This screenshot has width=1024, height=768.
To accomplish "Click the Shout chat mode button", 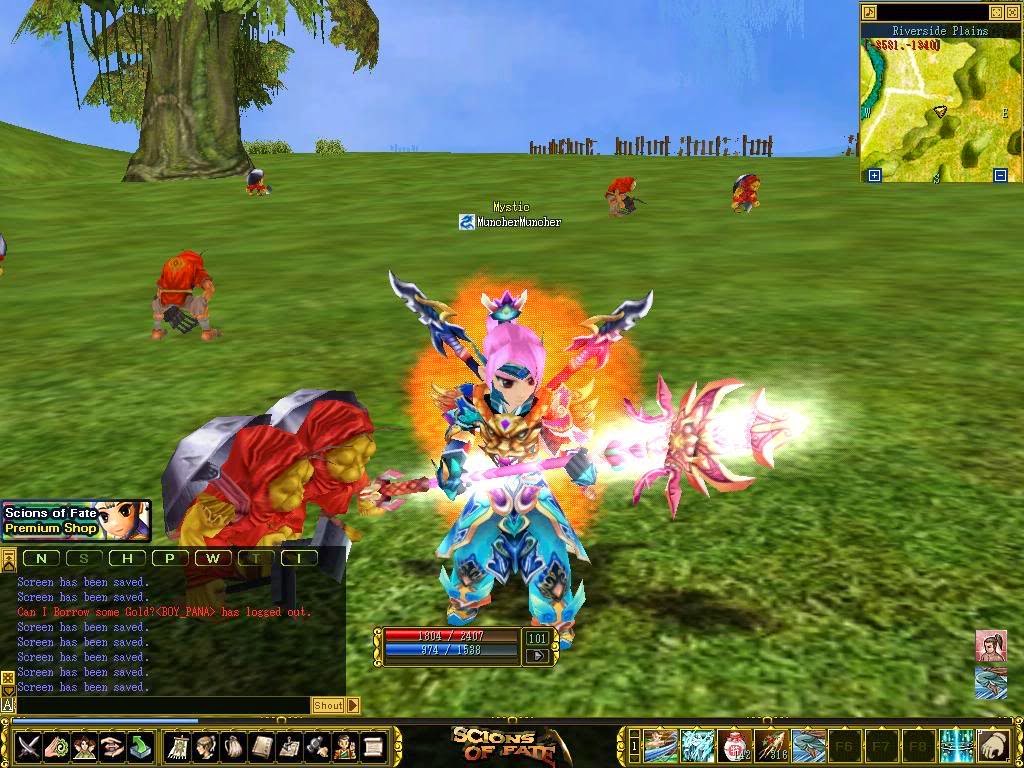I will point(327,705).
